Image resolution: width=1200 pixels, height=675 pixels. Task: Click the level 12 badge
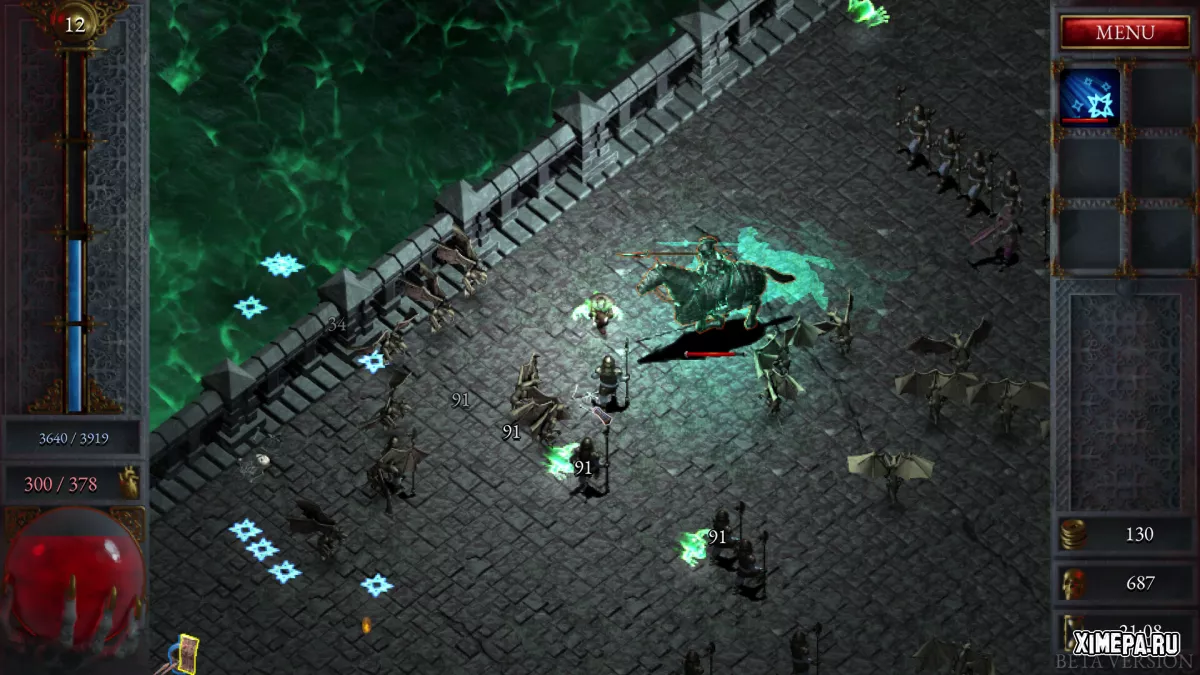pos(75,25)
